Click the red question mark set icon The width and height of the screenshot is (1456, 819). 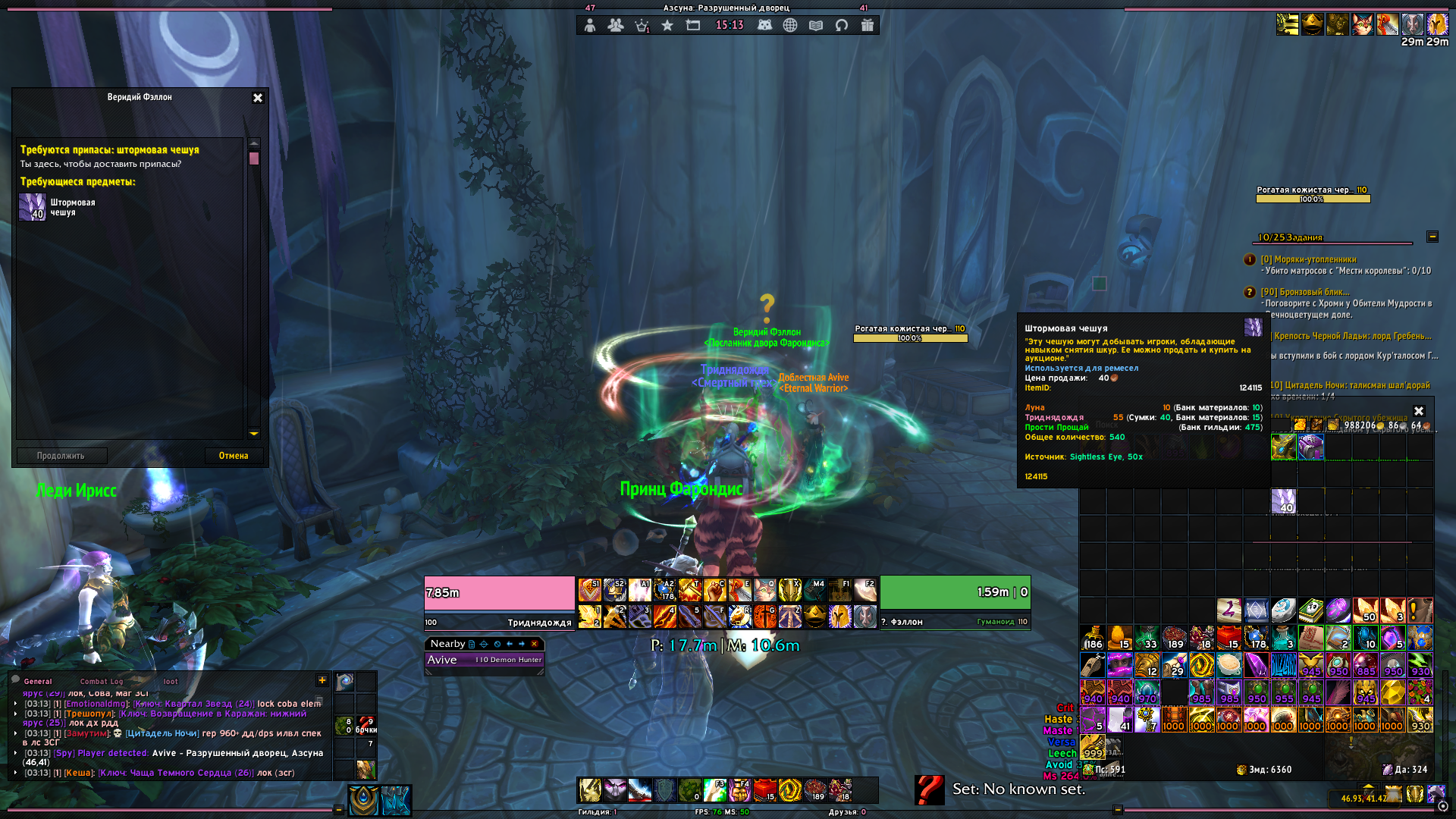[x=929, y=789]
